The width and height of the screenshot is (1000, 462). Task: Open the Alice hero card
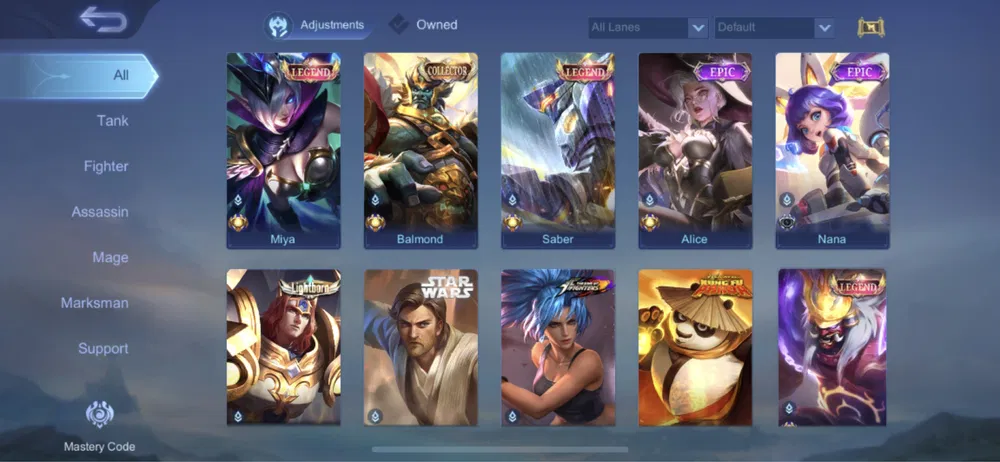pyautogui.click(x=694, y=150)
